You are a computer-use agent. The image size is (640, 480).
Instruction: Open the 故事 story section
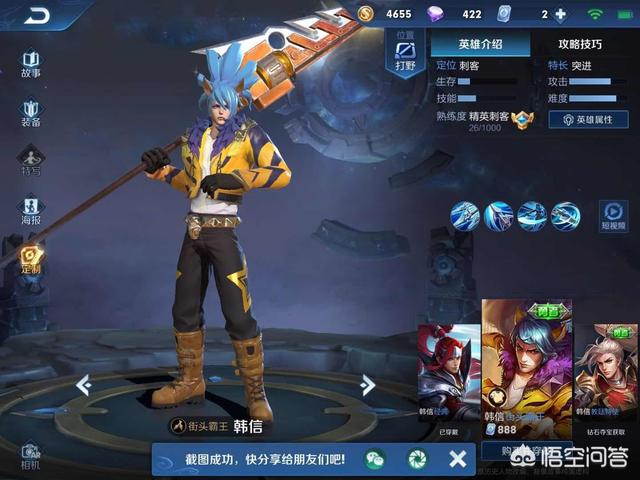[x=31, y=64]
